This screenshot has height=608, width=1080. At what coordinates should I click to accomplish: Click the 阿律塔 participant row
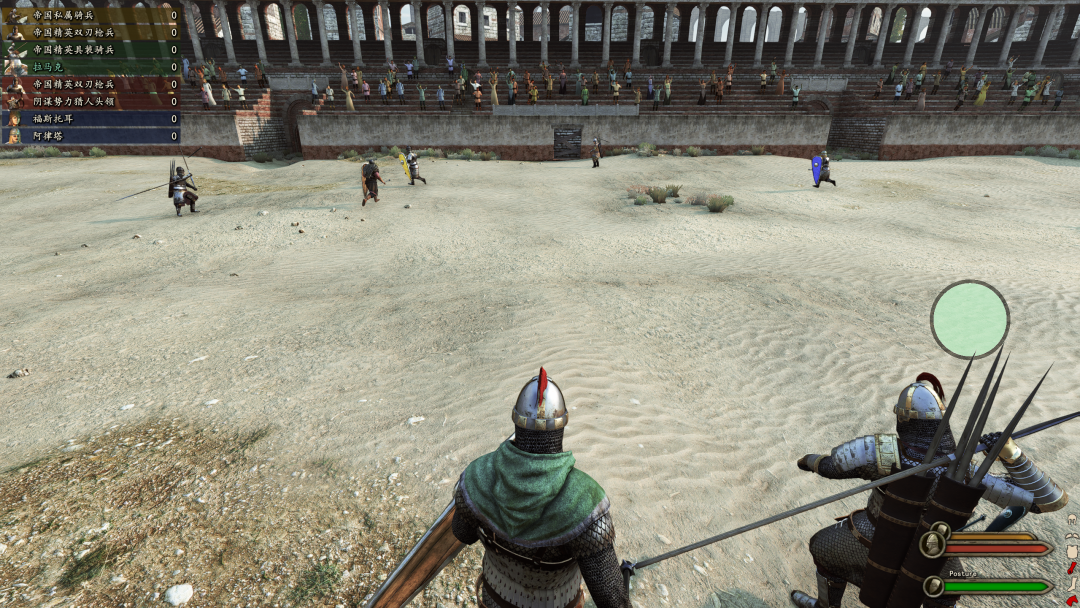pos(90,135)
